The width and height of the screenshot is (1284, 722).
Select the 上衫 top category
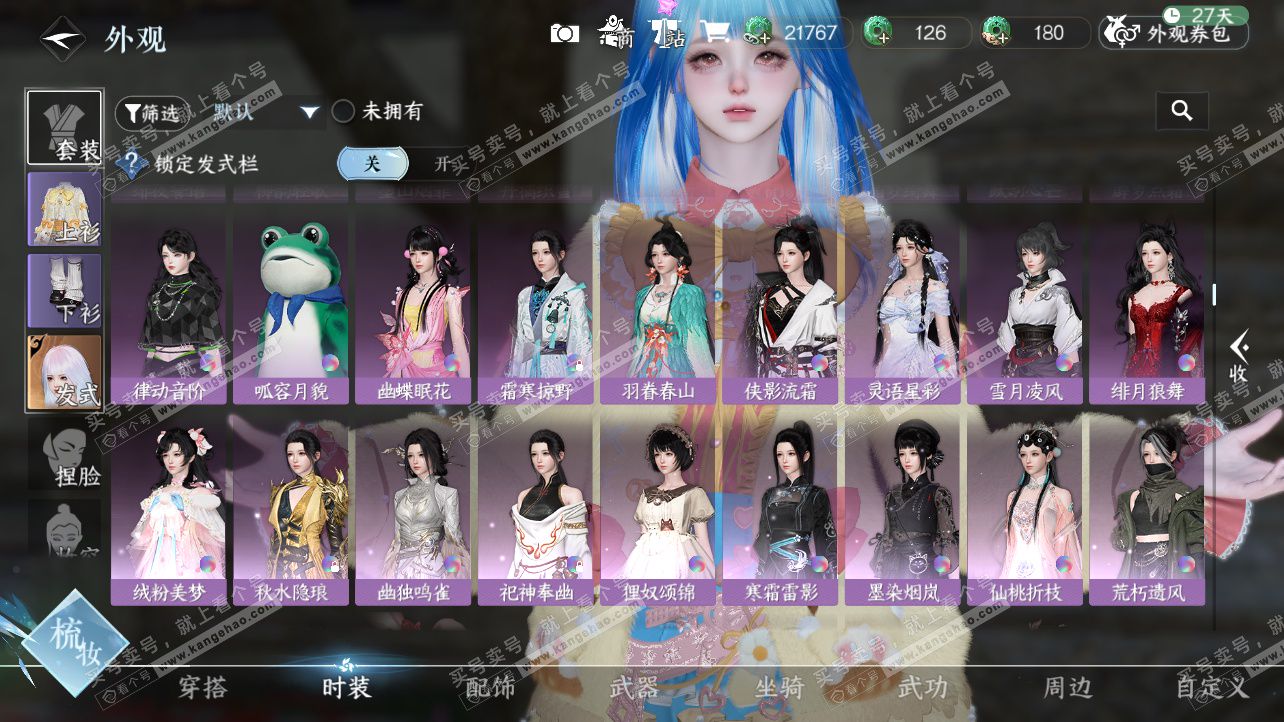tap(64, 209)
